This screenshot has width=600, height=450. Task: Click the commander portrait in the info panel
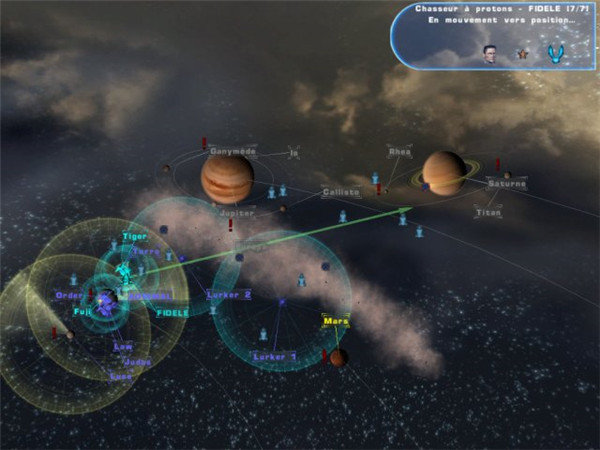pos(490,53)
